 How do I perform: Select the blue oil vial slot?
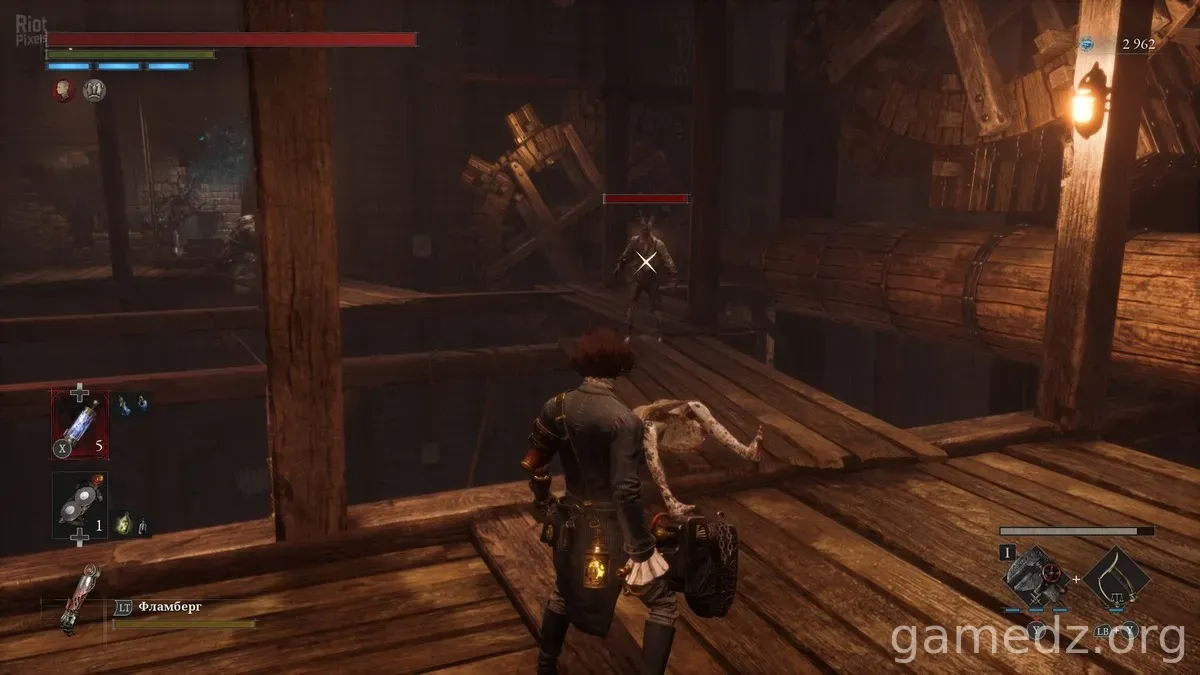click(x=80, y=424)
